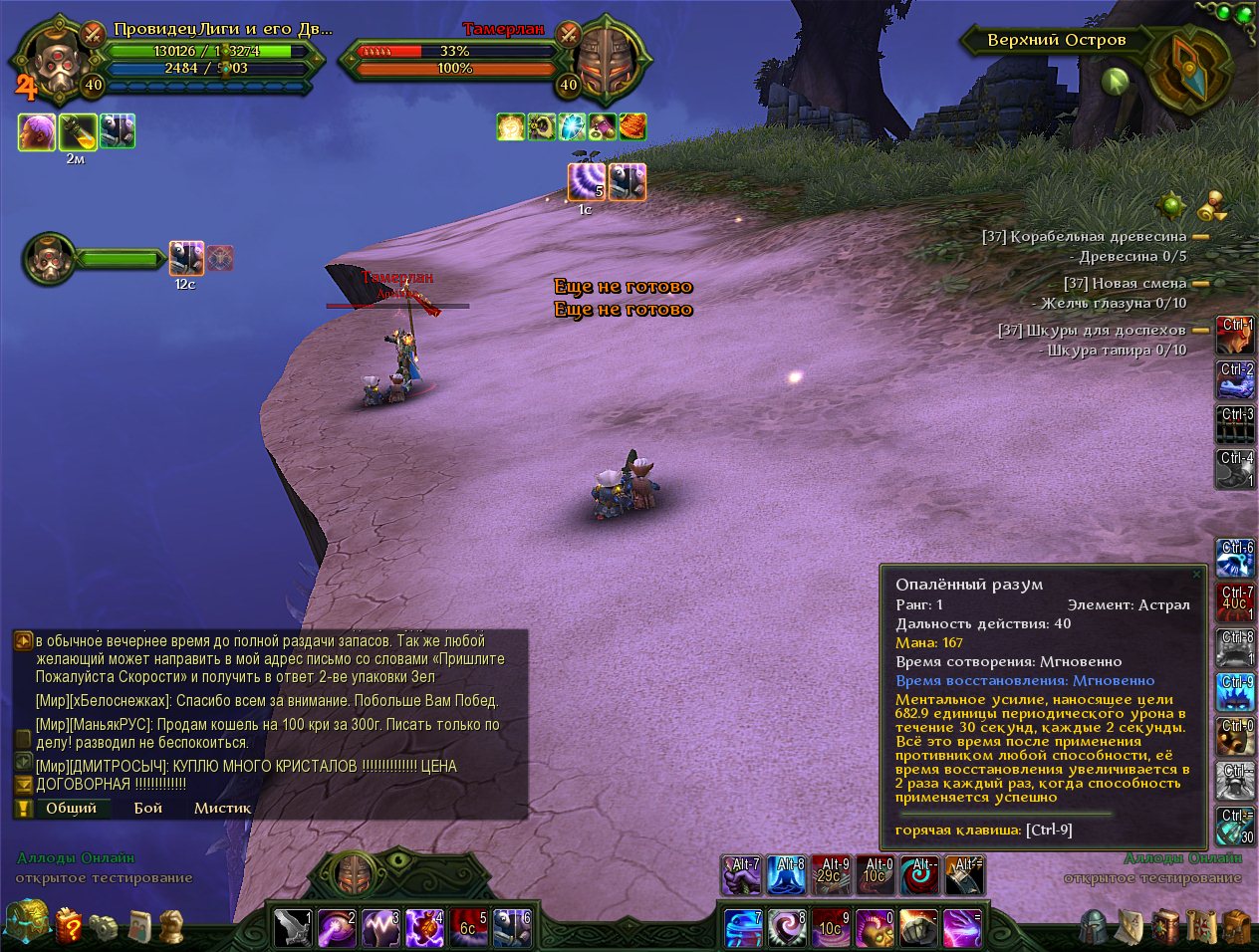Activate the purple lightning ability in slot =
This screenshot has height=952, width=1259.
point(962,928)
